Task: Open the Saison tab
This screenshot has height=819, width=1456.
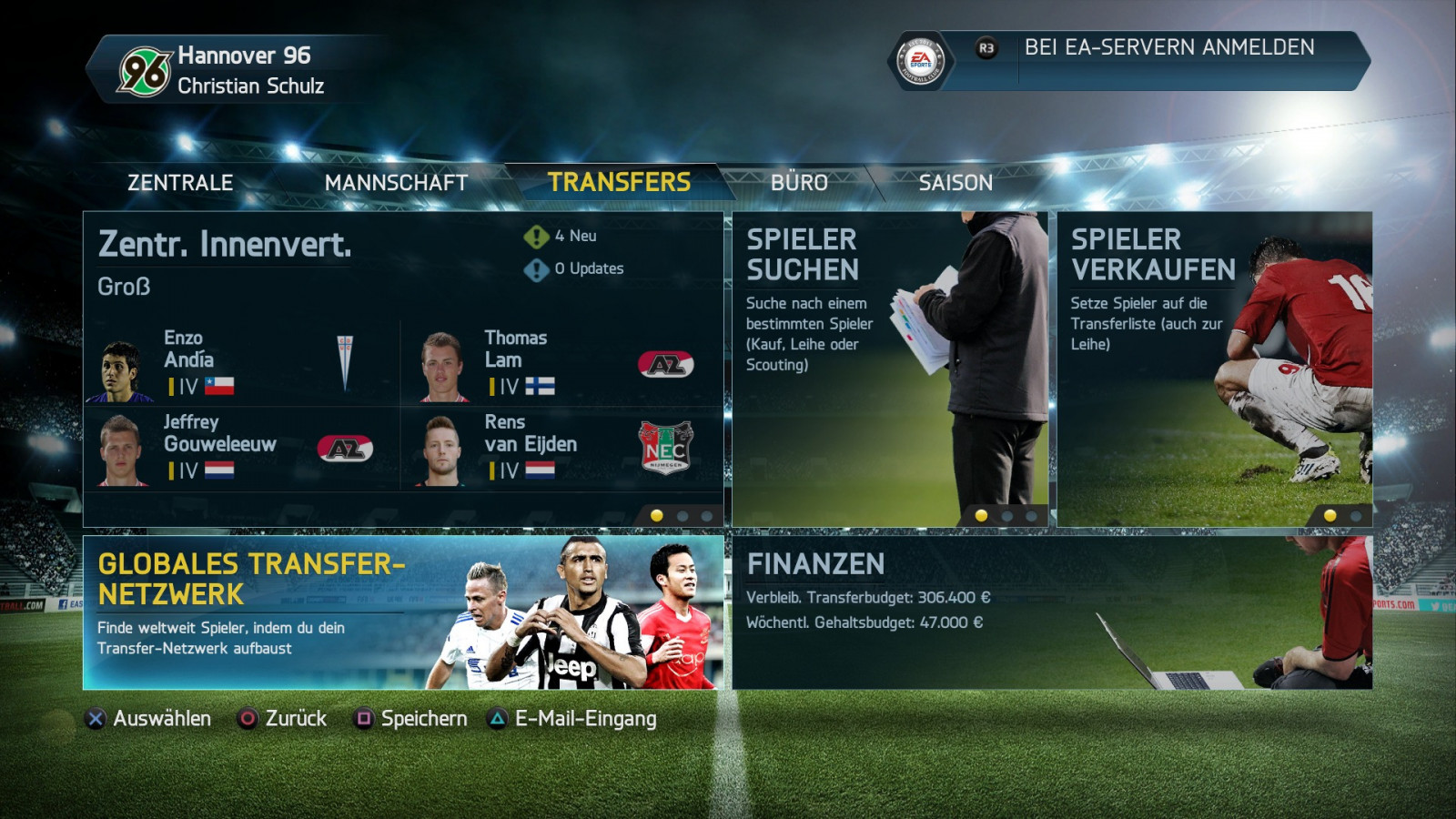Action: pos(955,183)
